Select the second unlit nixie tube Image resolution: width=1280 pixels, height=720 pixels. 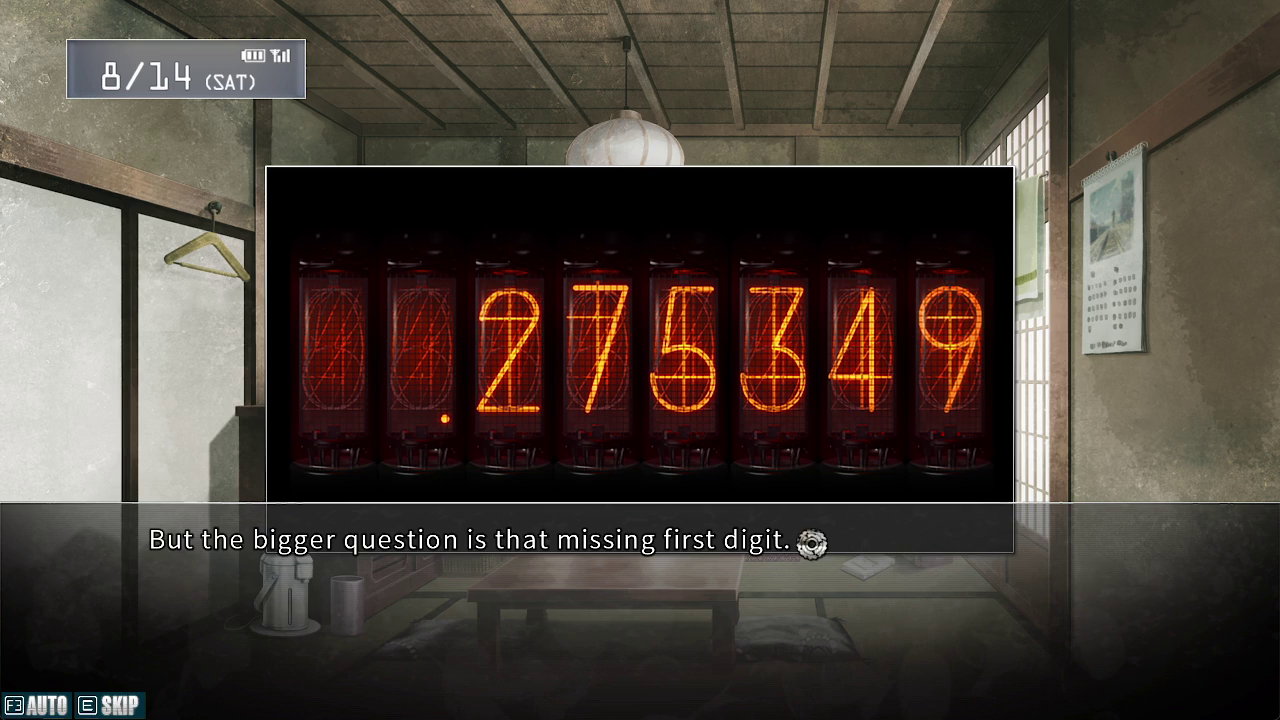pyautogui.click(x=421, y=345)
